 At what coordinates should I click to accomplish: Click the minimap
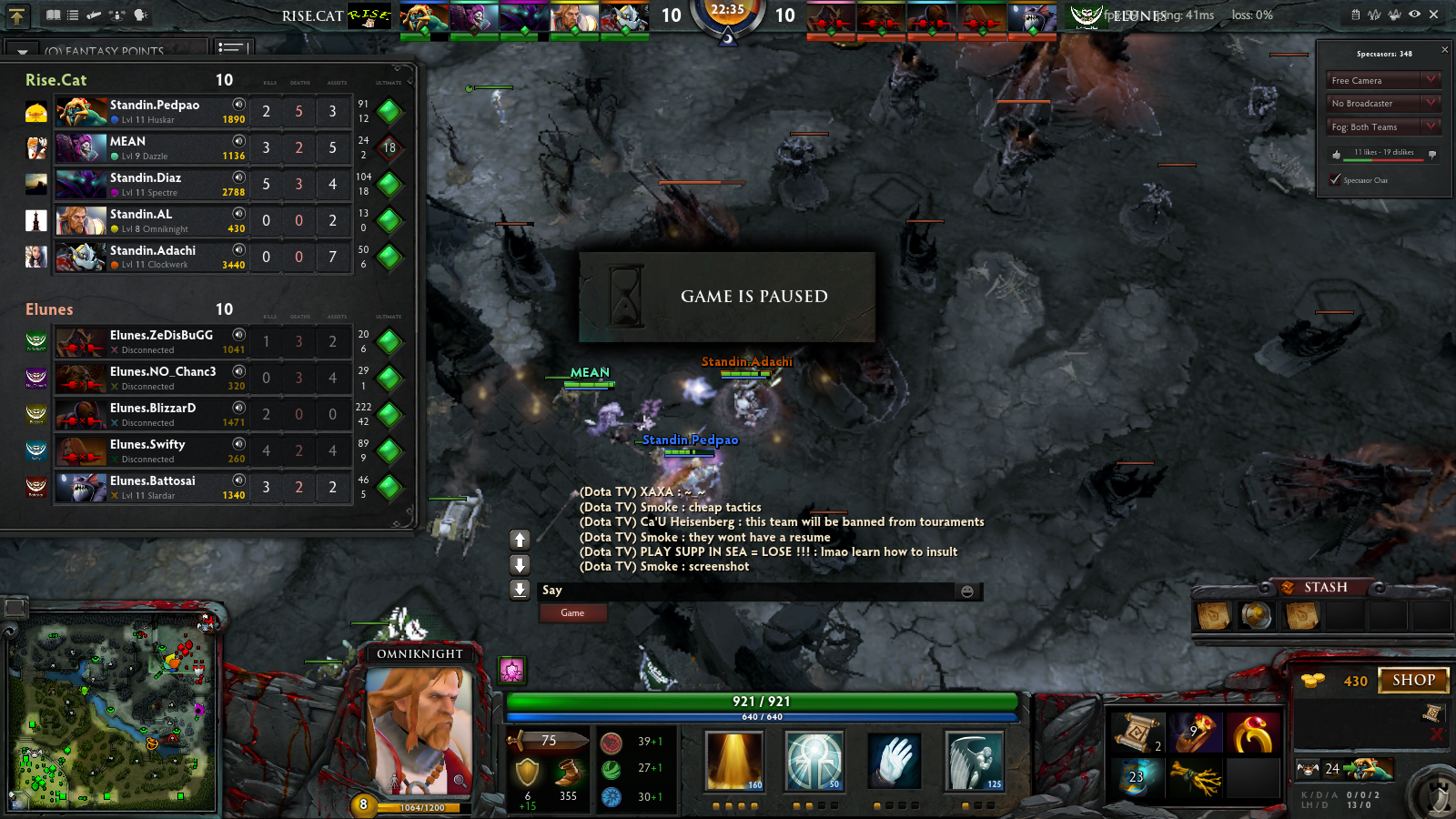click(x=113, y=715)
